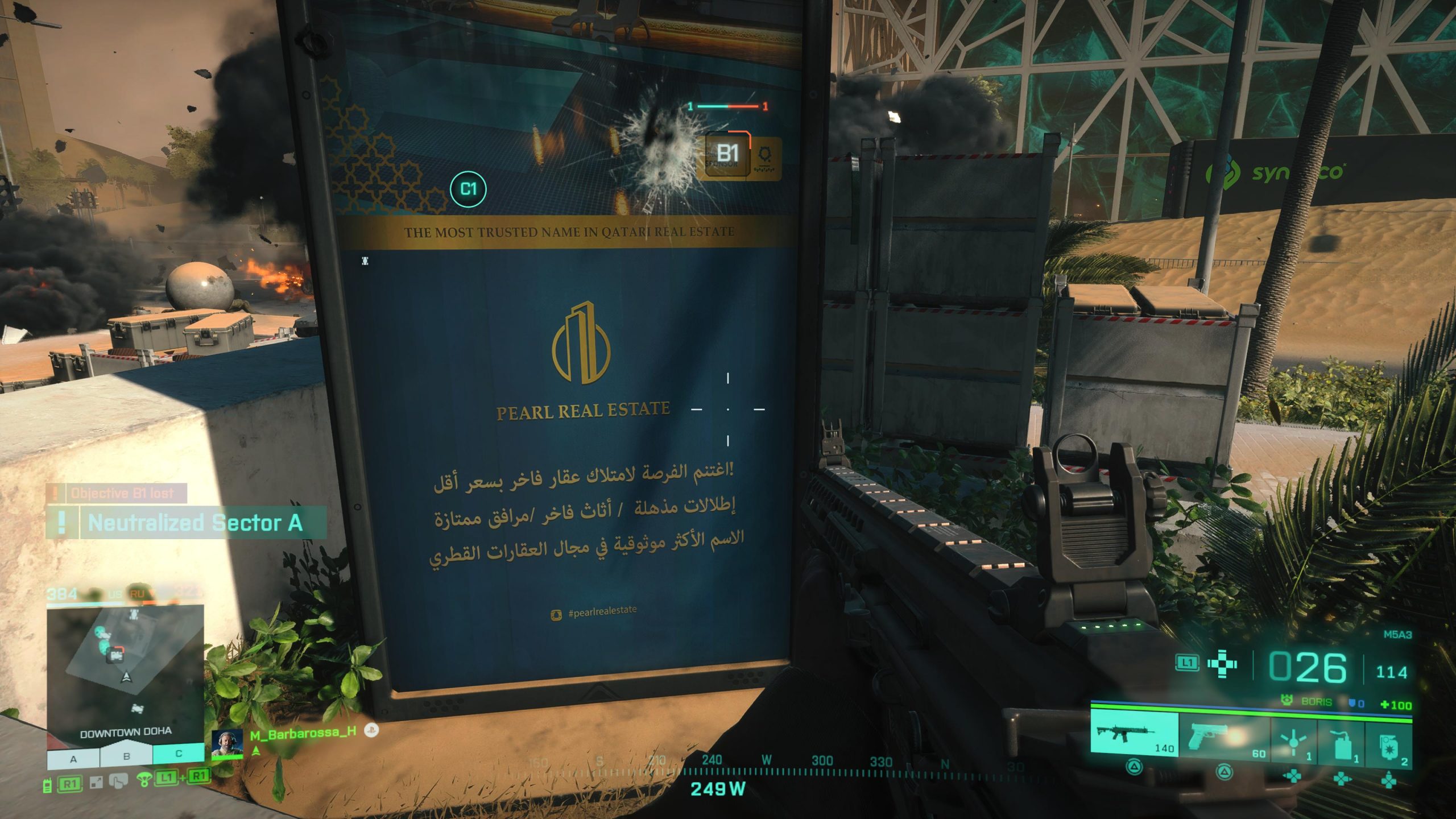The image size is (1456, 819).
Task: Click the Neutralized Sector A notification
Action: tap(187, 523)
